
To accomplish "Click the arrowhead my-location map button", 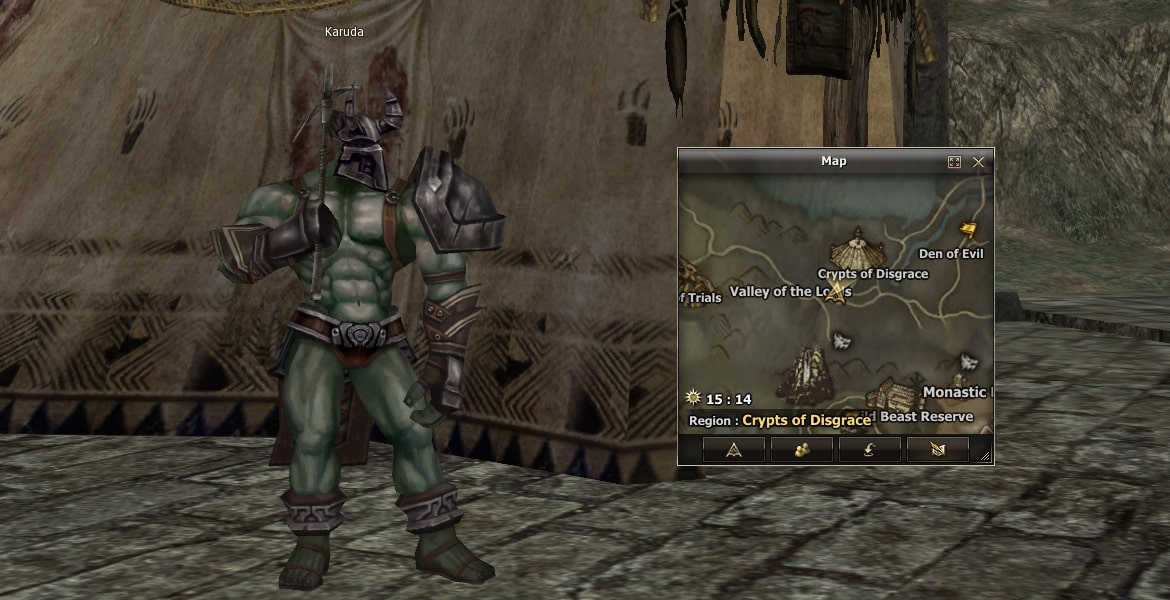I will point(734,450).
